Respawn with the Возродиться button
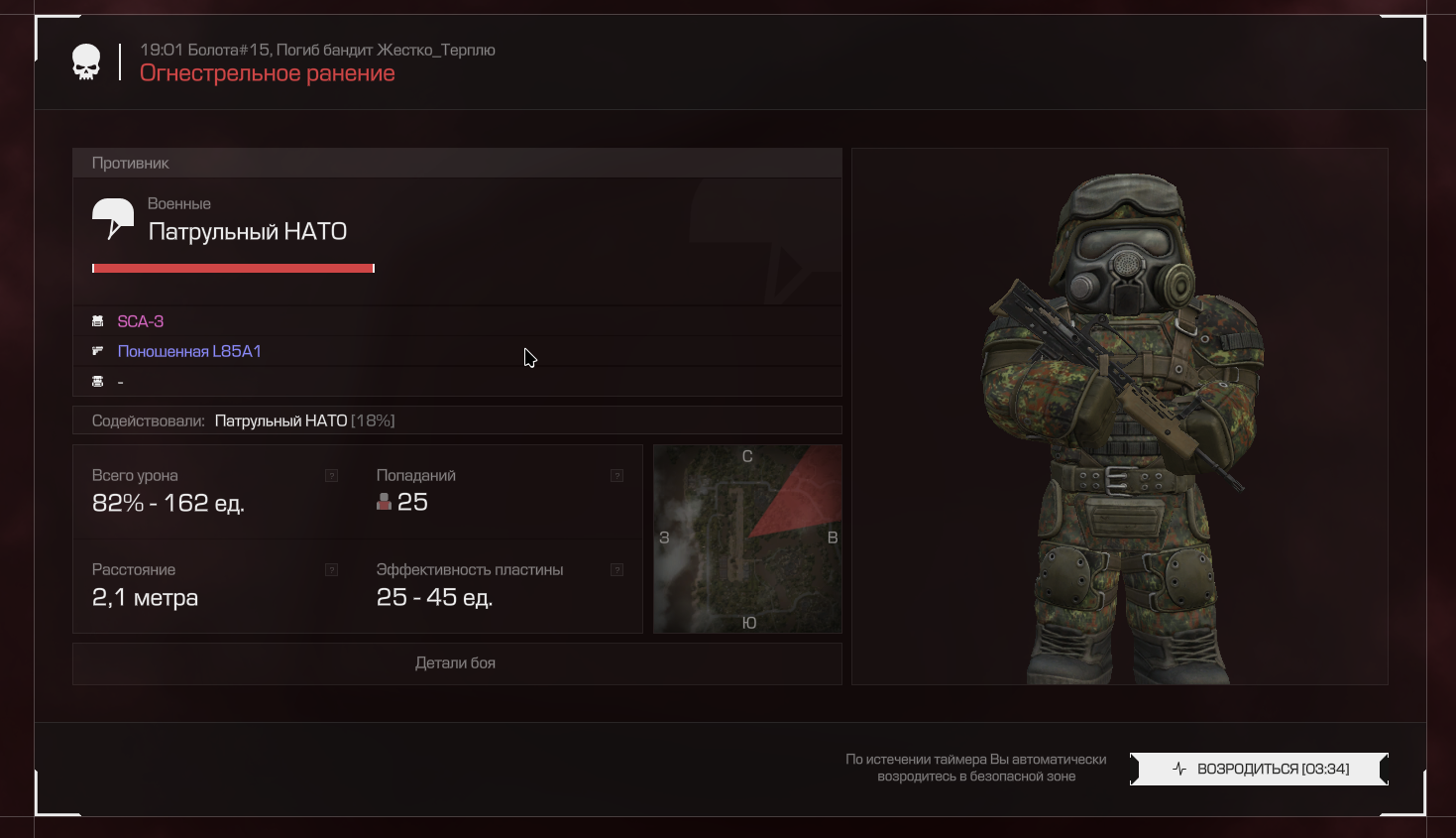 coord(1259,769)
